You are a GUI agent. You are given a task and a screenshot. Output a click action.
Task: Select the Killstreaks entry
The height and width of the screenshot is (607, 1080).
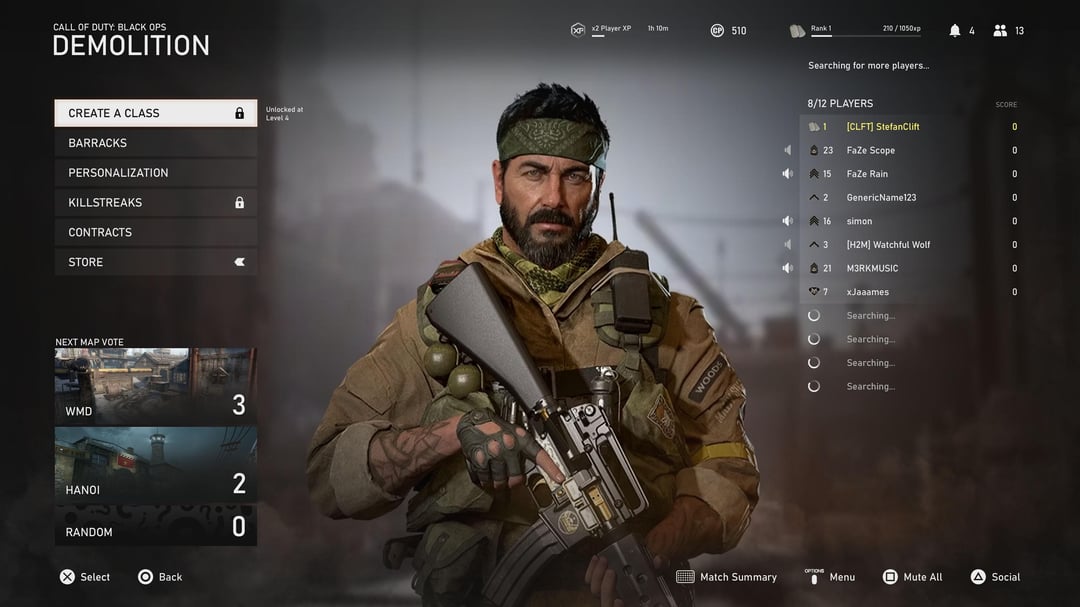coord(155,202)
